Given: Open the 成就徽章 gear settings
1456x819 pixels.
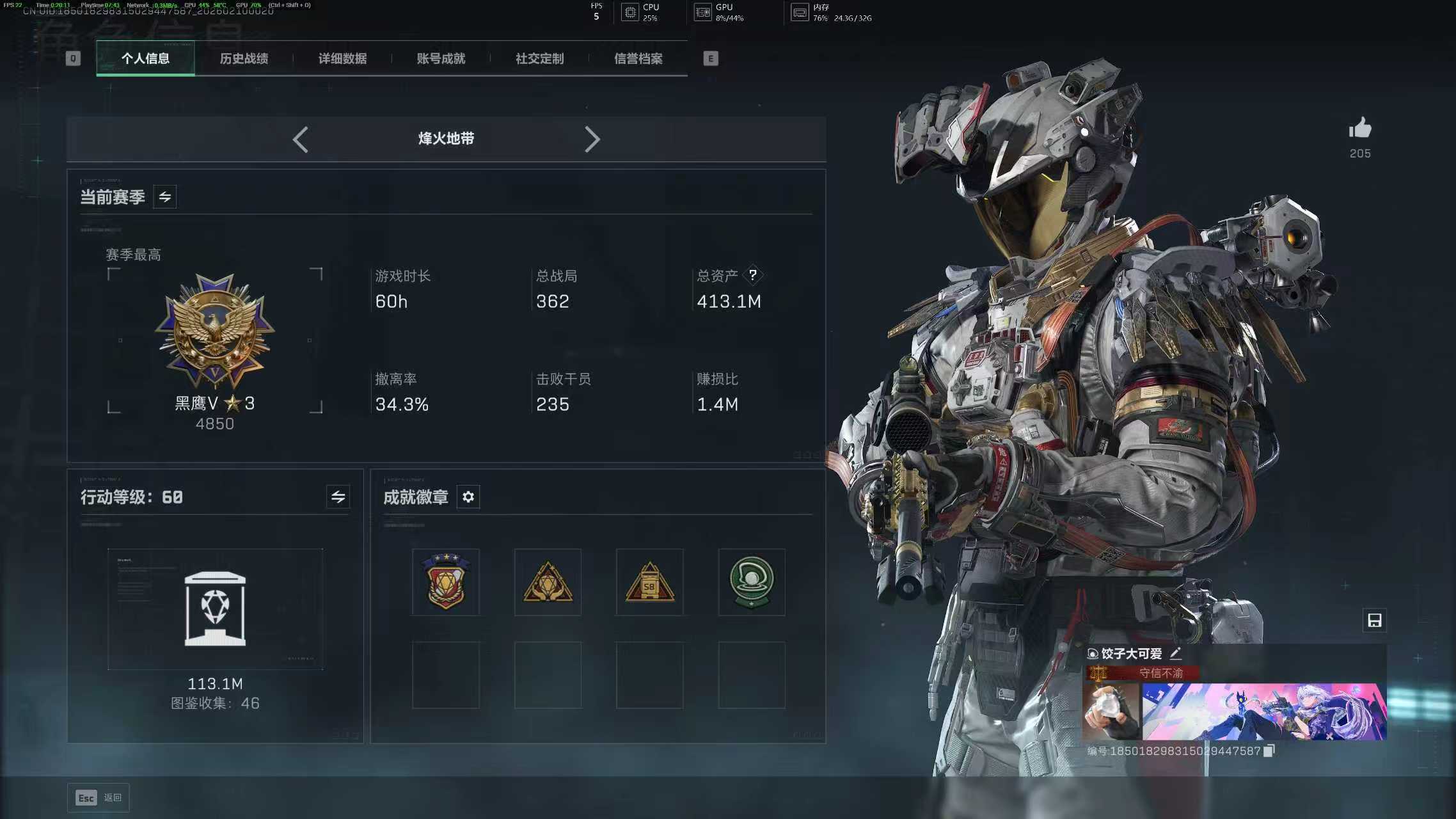Looking at the screenshot, I should pyautogui.click(x=468, y=497).
